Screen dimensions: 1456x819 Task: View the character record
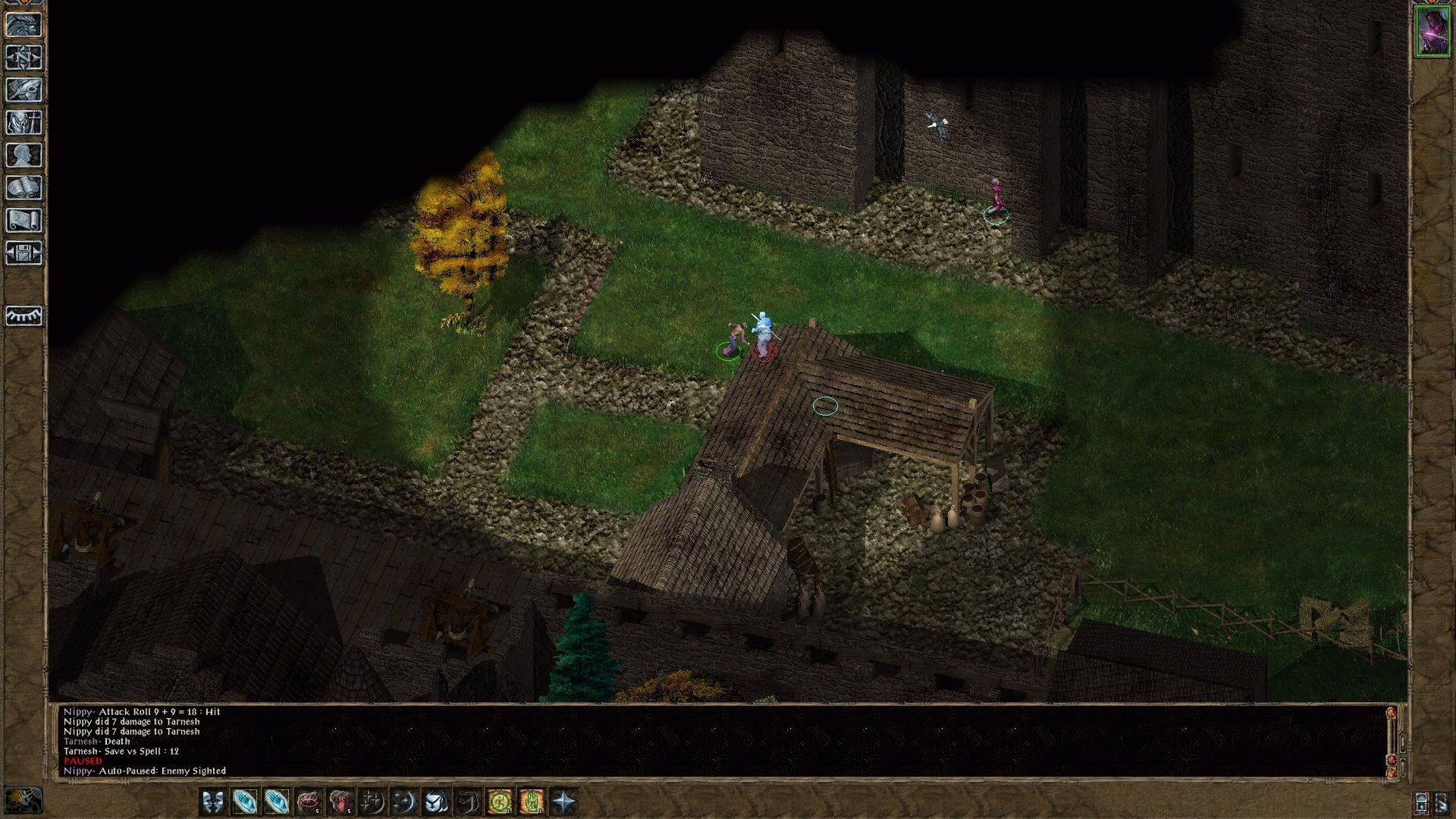tap(24, 153)
